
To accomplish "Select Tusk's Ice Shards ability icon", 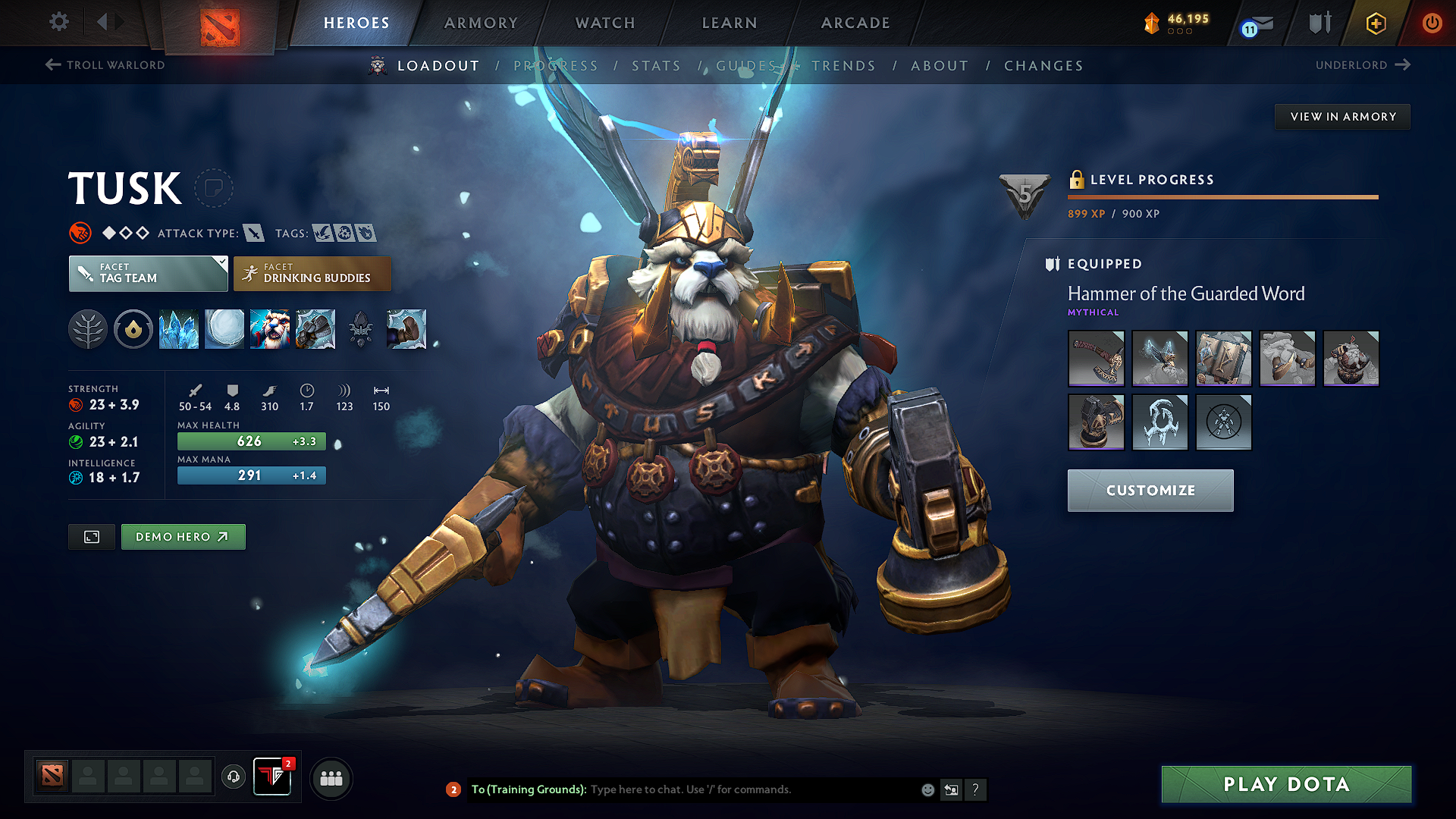I will coord(179,329).
